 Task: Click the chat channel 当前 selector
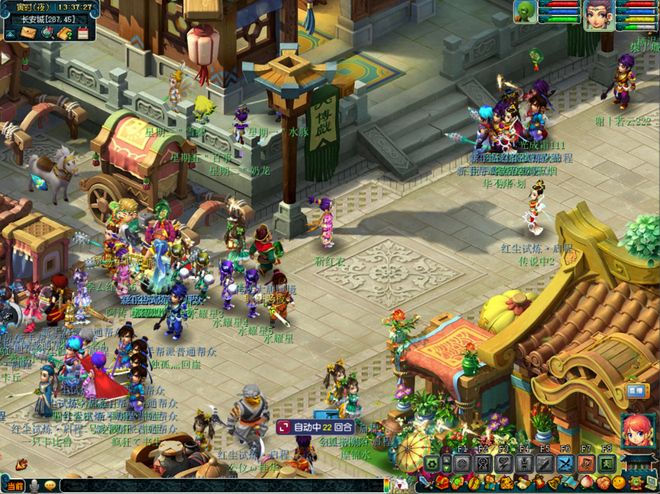tap(14, 485)
